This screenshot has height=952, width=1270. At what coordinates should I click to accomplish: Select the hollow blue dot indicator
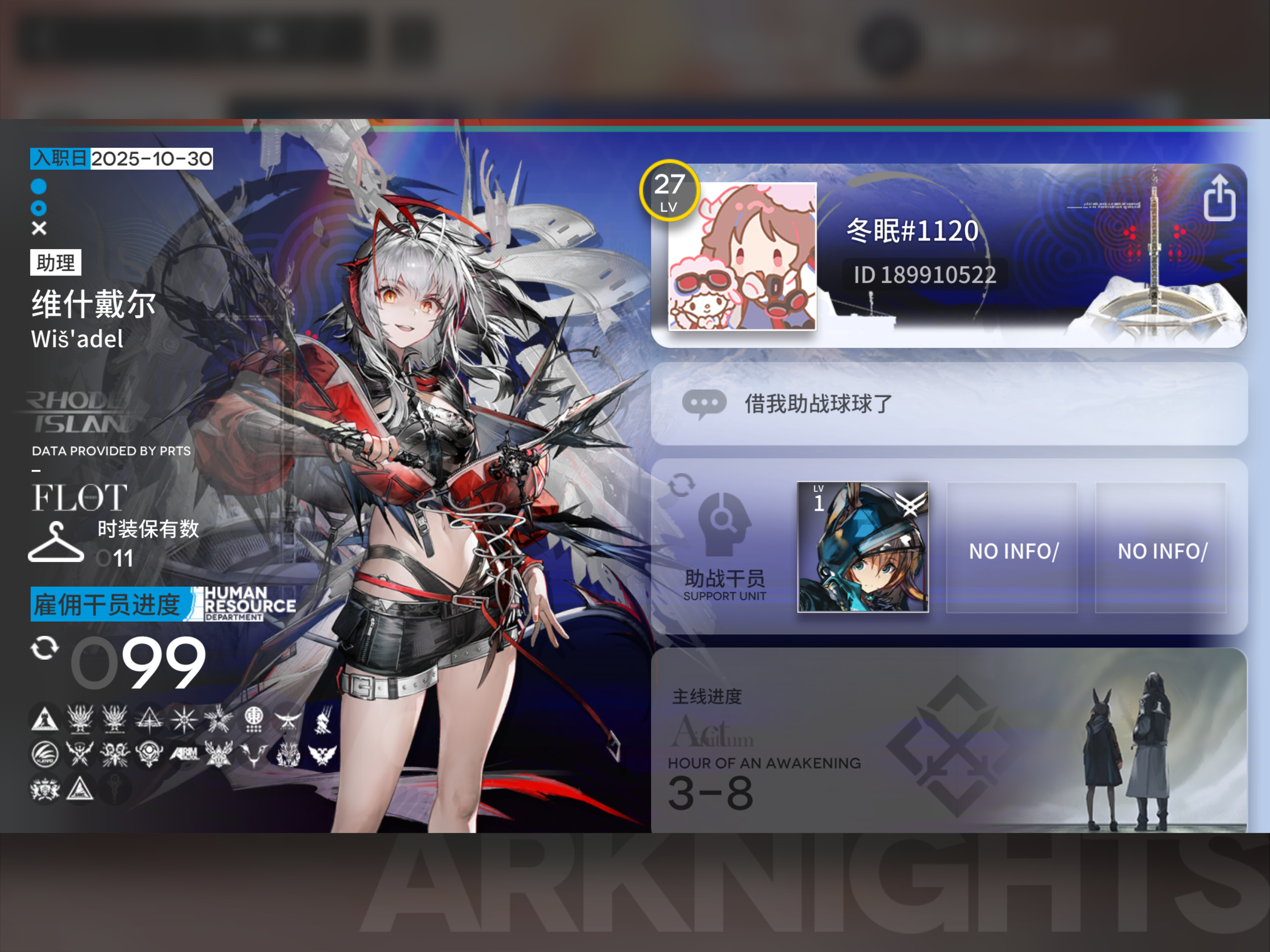(x=38, y=207)
